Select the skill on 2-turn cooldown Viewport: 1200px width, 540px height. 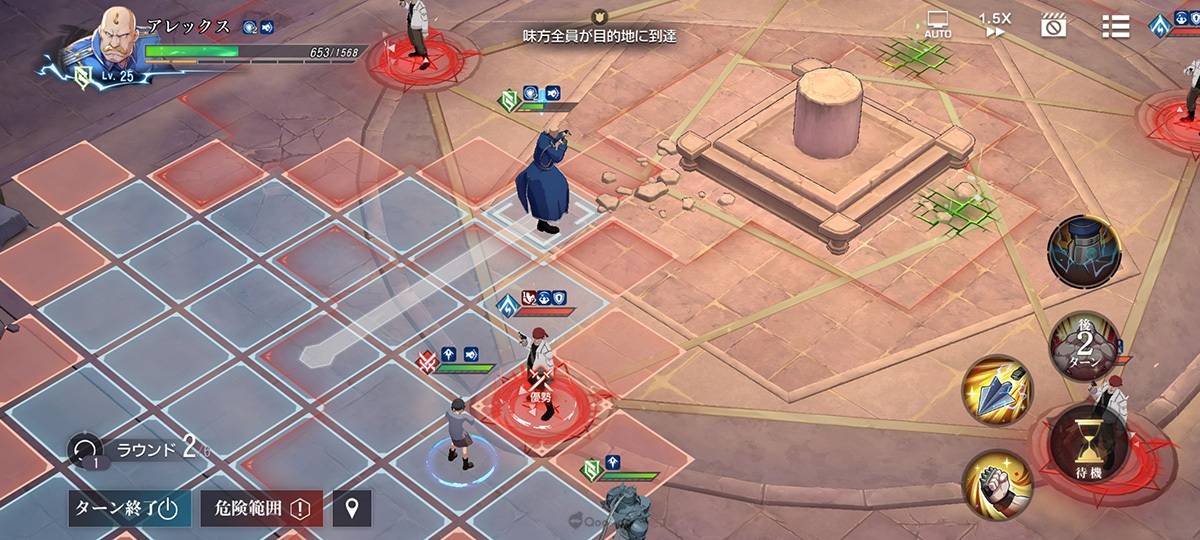pyautogui.click(x=1084, y=345)
